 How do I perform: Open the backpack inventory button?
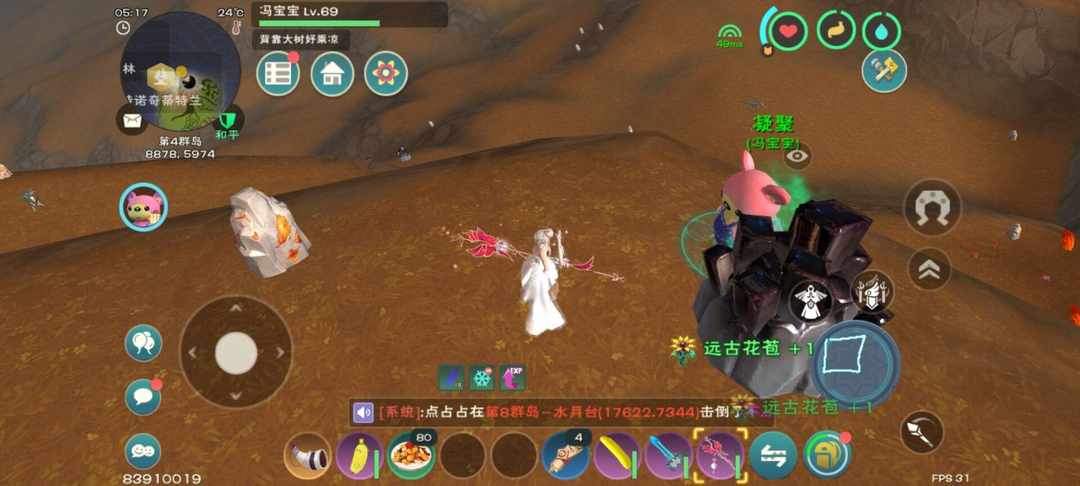(826, 455)
